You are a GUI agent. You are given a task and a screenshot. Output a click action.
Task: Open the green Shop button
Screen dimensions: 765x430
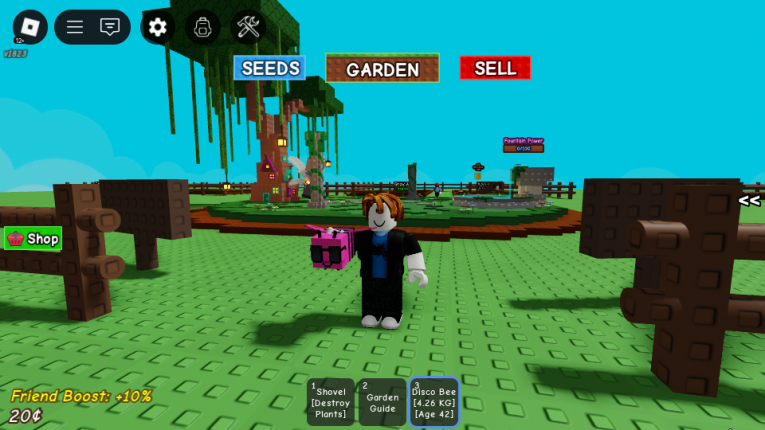pyautogui.click(x=34, y=238)
